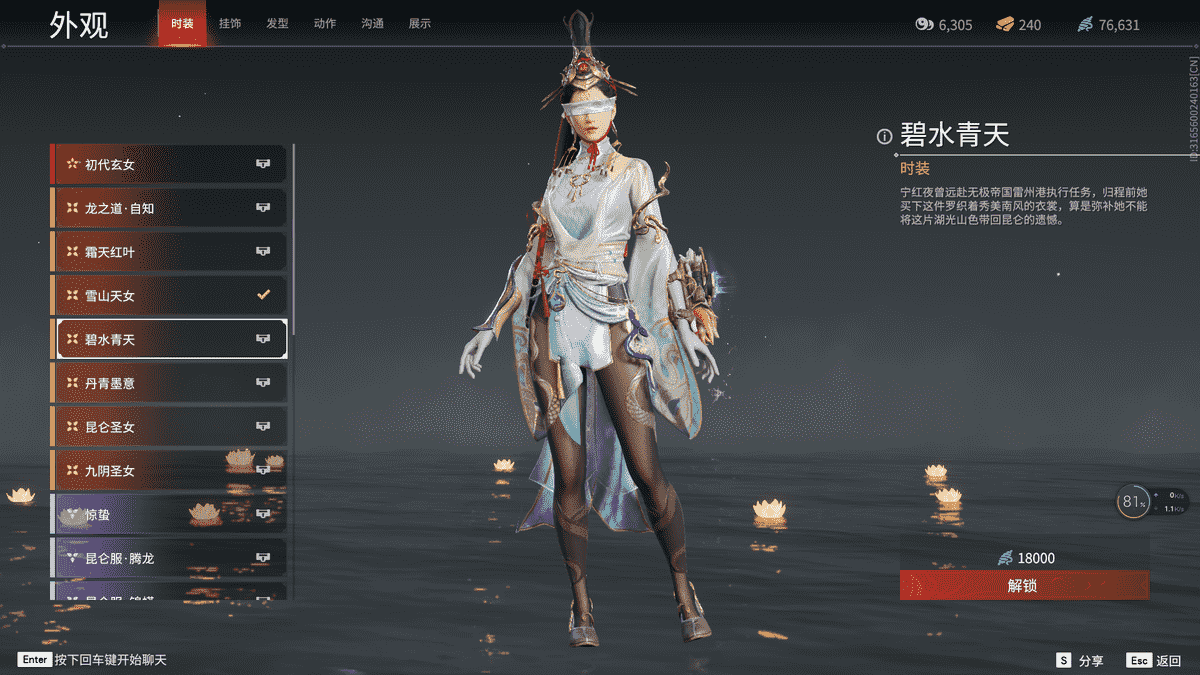1200x675 pixels.
Task: Switch to the 时装 tab
Action: point(182,23)
